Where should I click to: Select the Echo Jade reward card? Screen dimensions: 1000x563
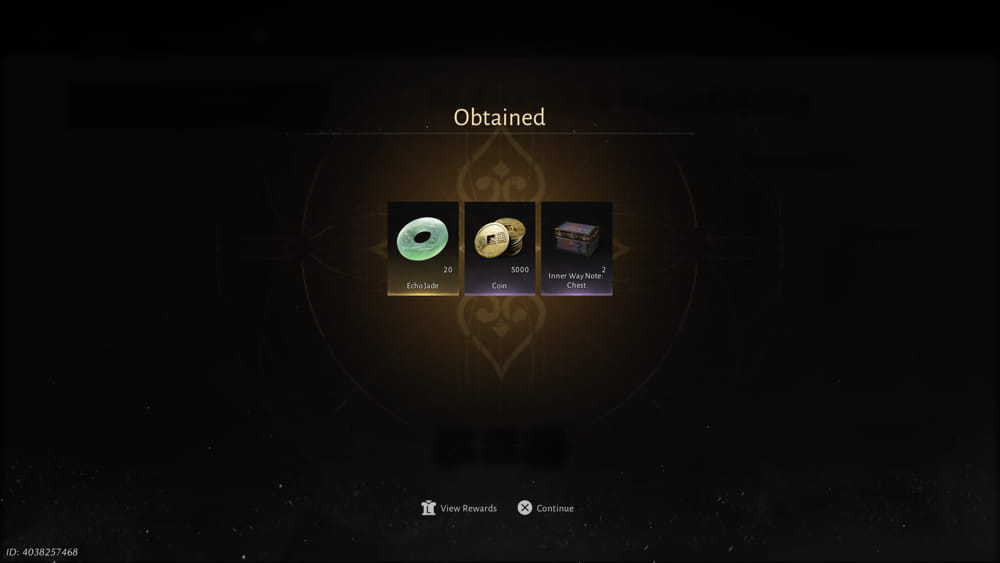423,248
